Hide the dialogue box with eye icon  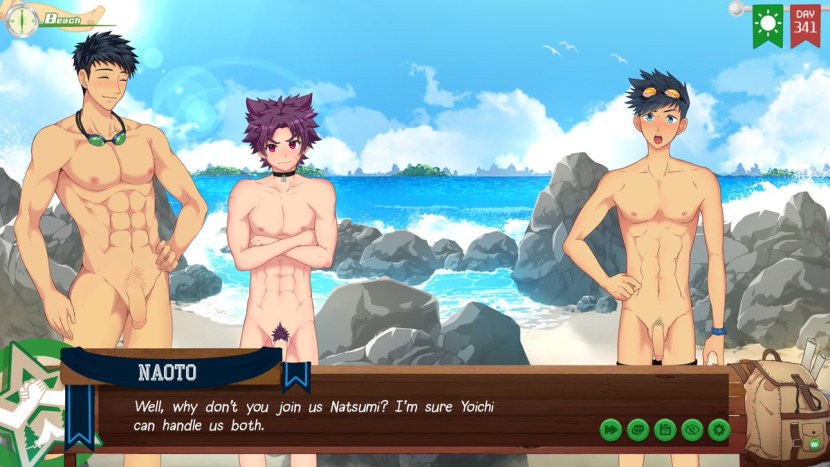[x=691, y=430]
